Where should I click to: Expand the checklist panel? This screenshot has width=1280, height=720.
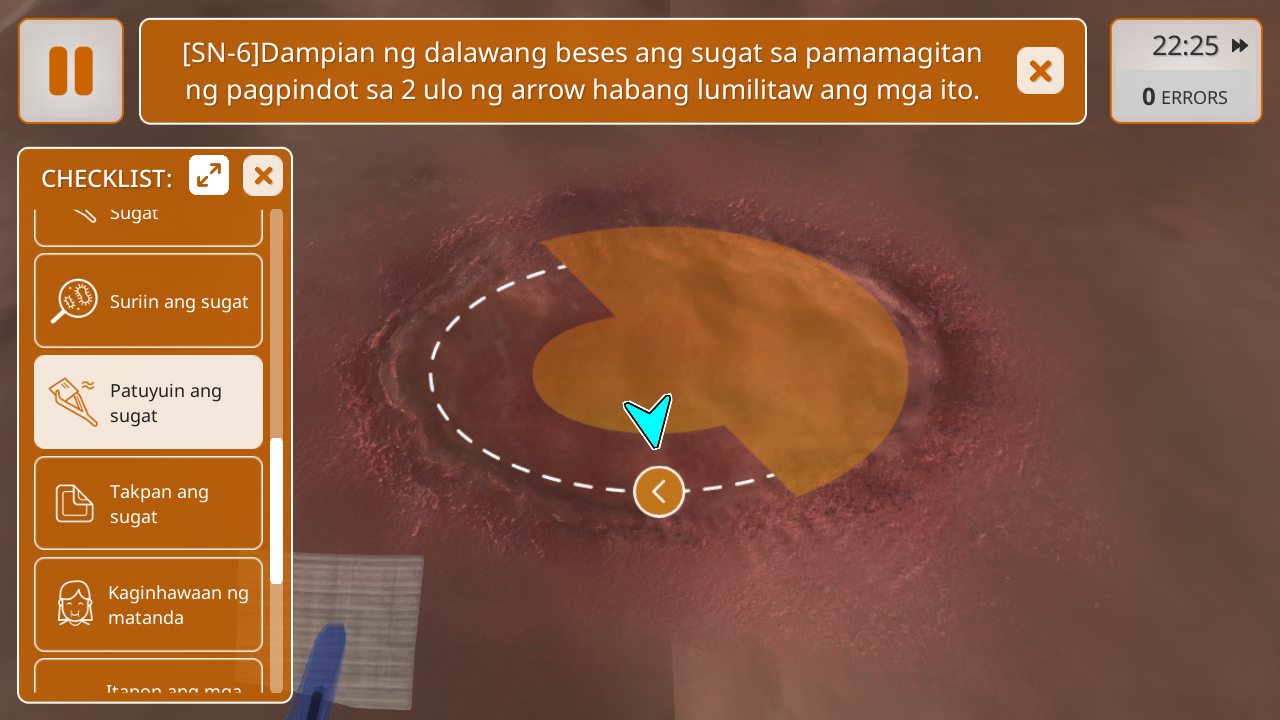coord(209,176)
